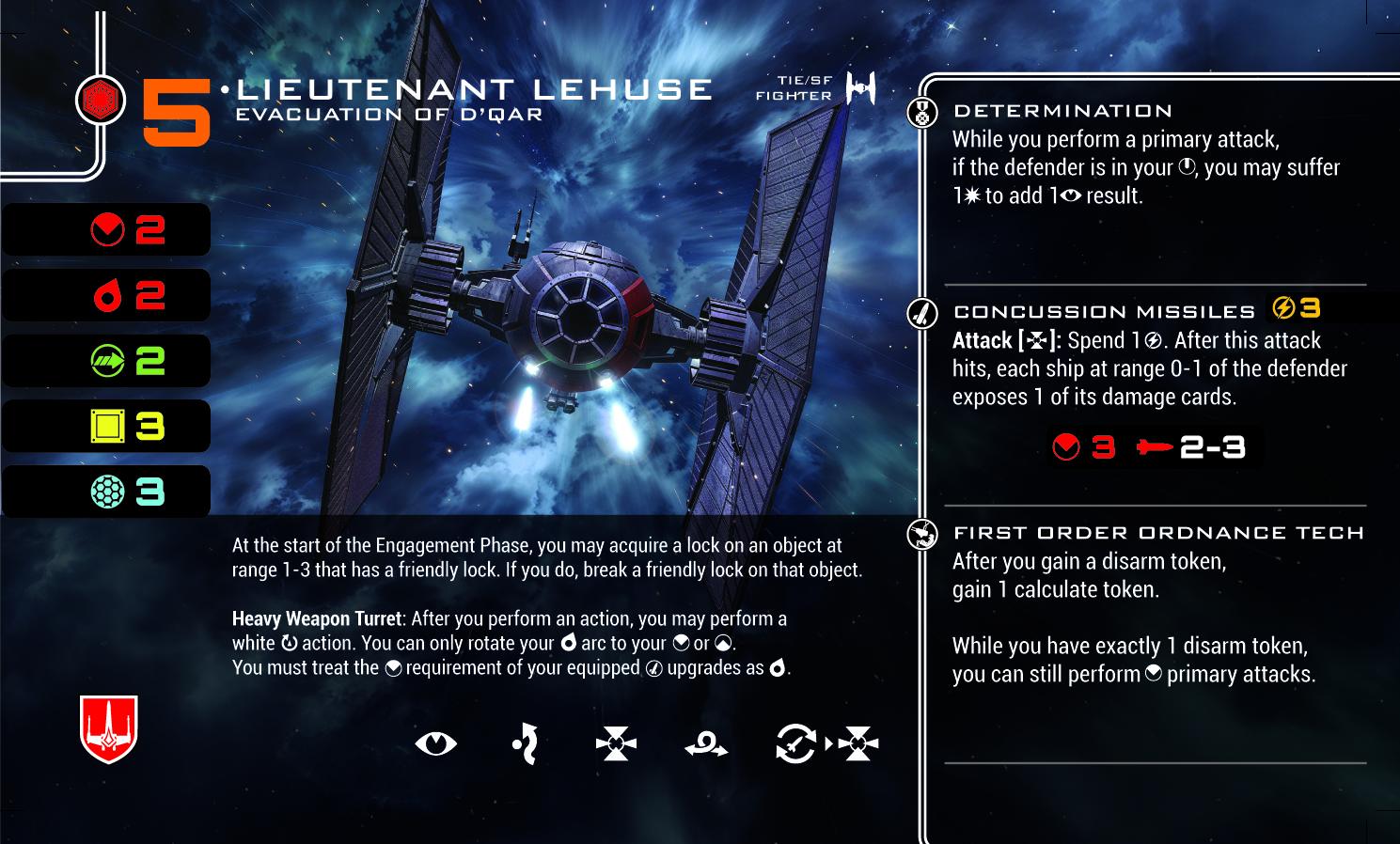
Task: Open the Concussion Missiles upgrade
Action: click(1104, 311)
